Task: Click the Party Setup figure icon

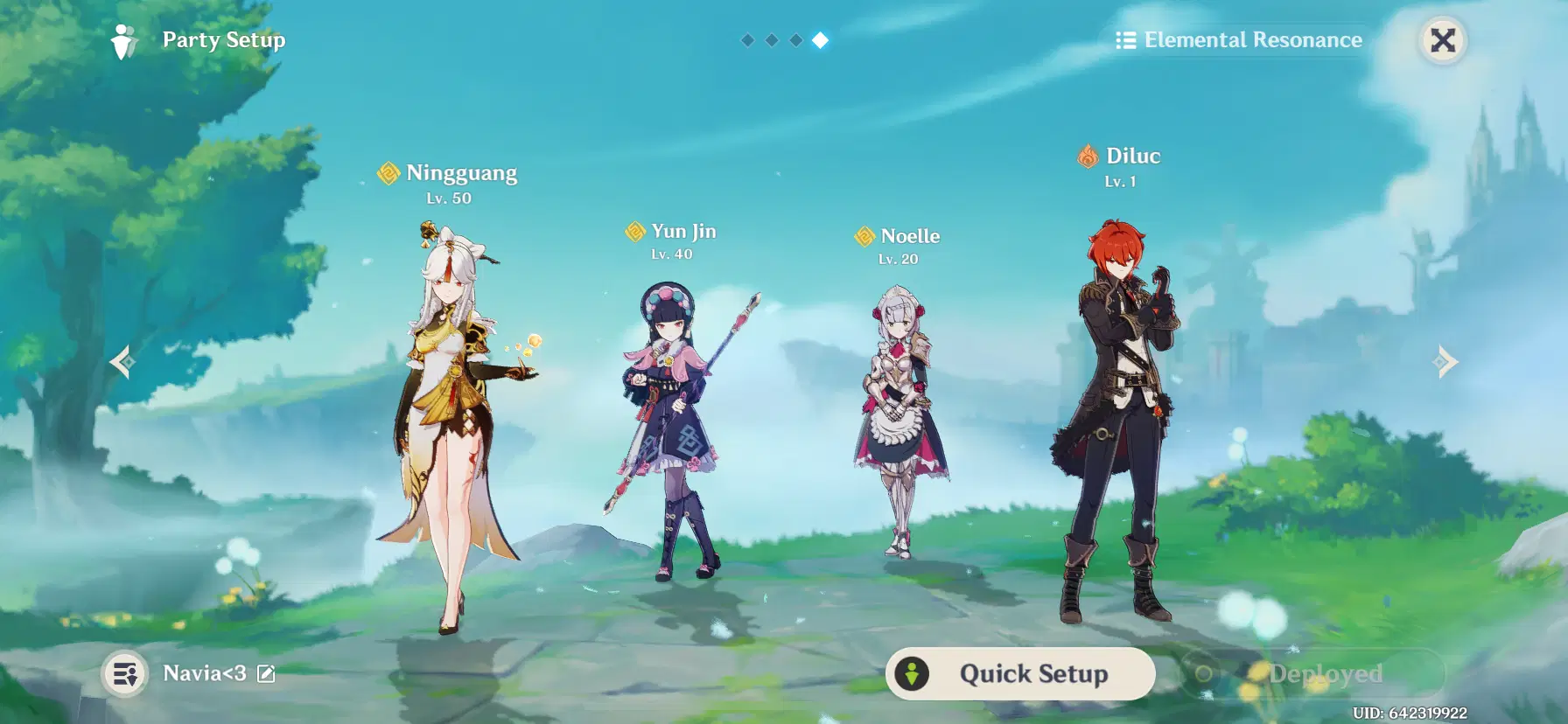Action: pos(122,39)
